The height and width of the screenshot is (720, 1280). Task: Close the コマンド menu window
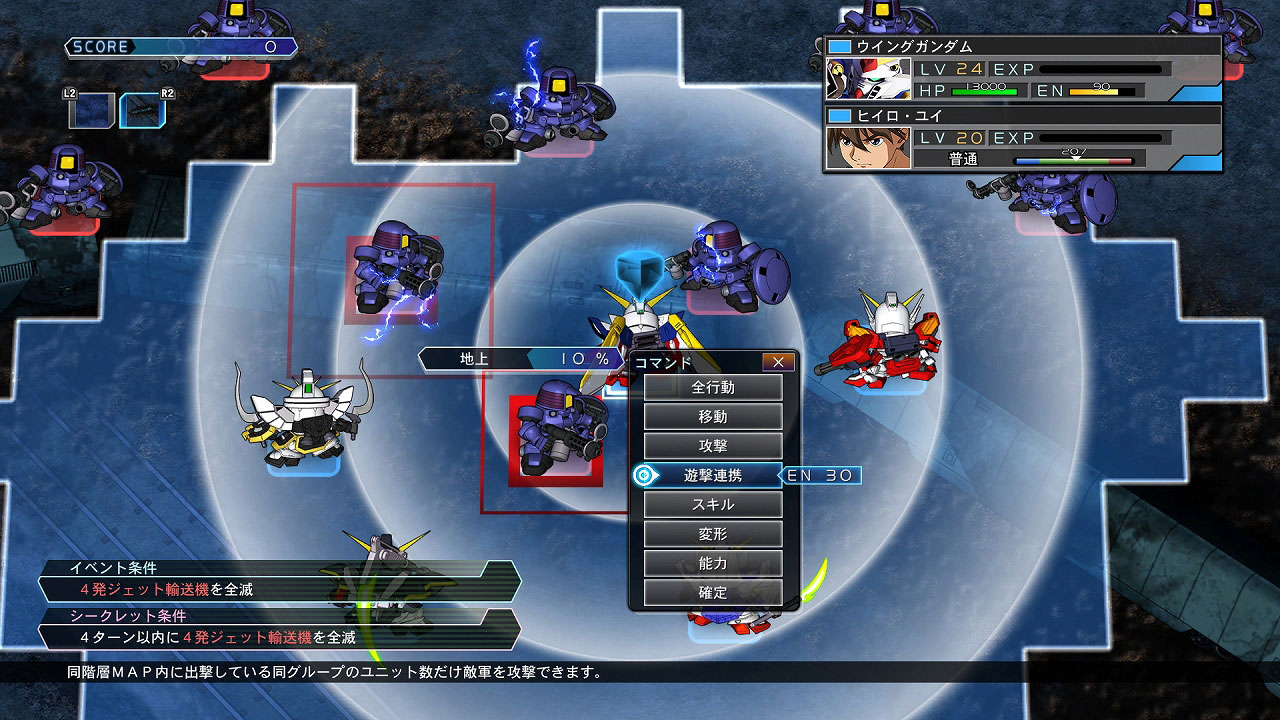coord(778,362)
